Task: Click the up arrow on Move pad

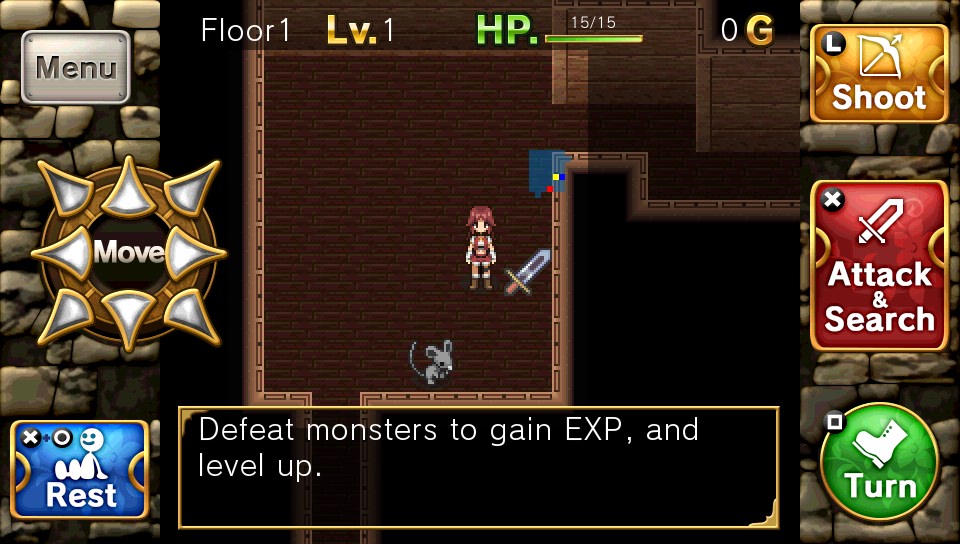Action: coord(129,187)
